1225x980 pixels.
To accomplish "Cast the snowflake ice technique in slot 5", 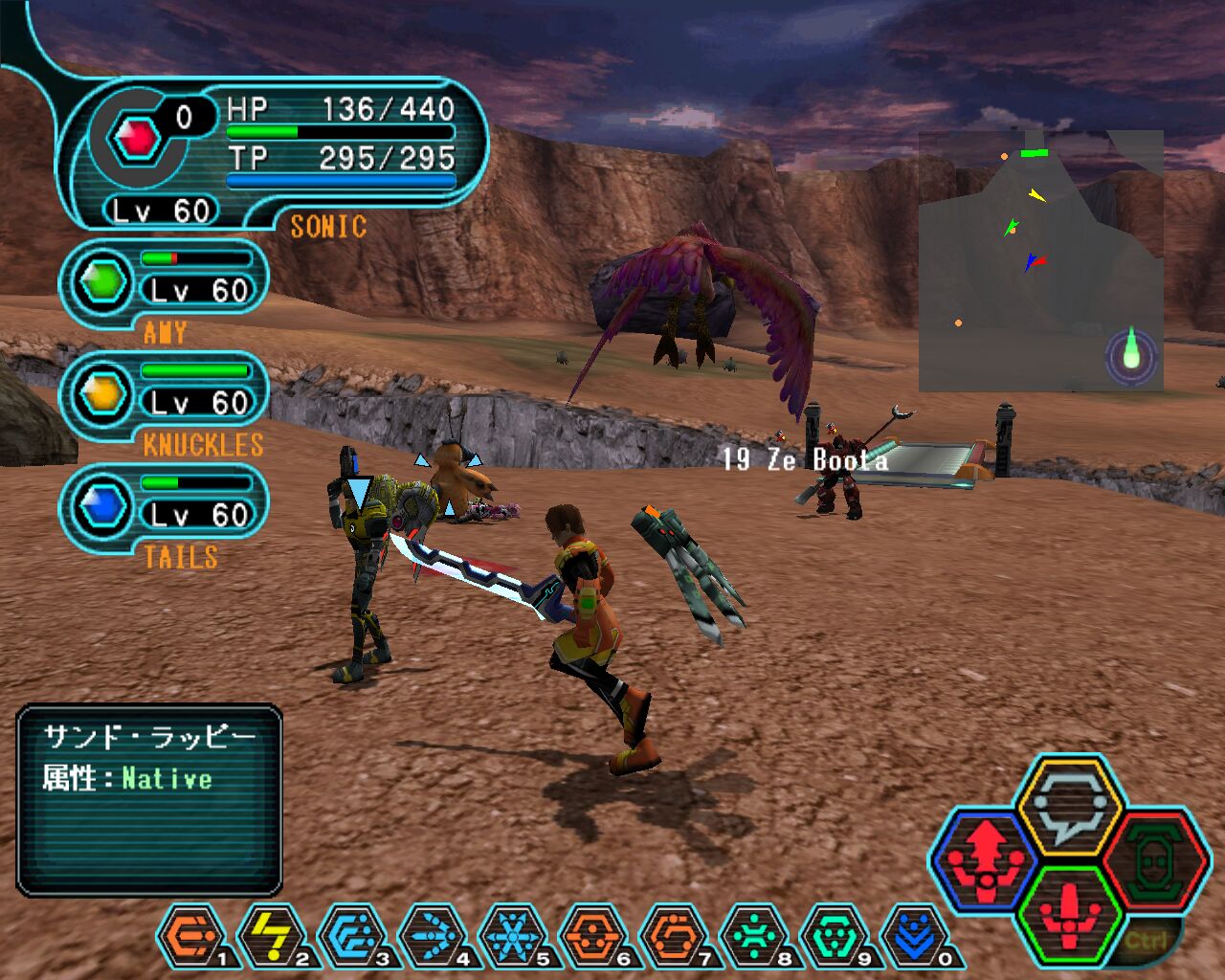I will point(512,935).
